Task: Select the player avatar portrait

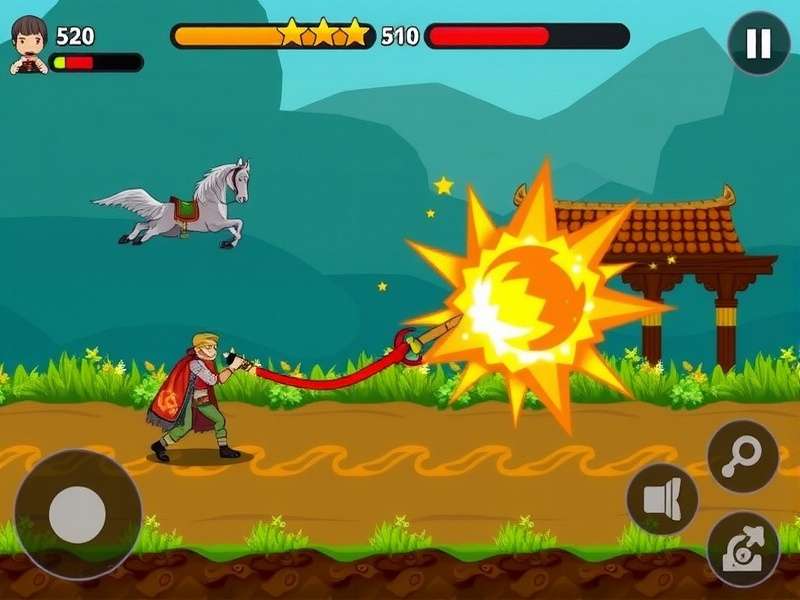Action: click(x=28, y=45)
